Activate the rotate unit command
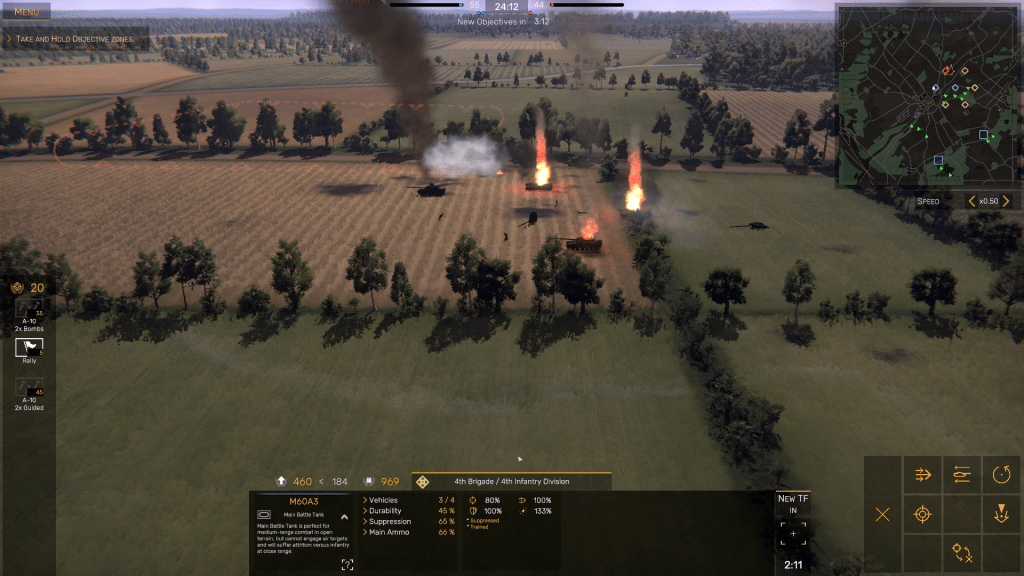This screenshot has width=1024, height=576. point(1001,475)
